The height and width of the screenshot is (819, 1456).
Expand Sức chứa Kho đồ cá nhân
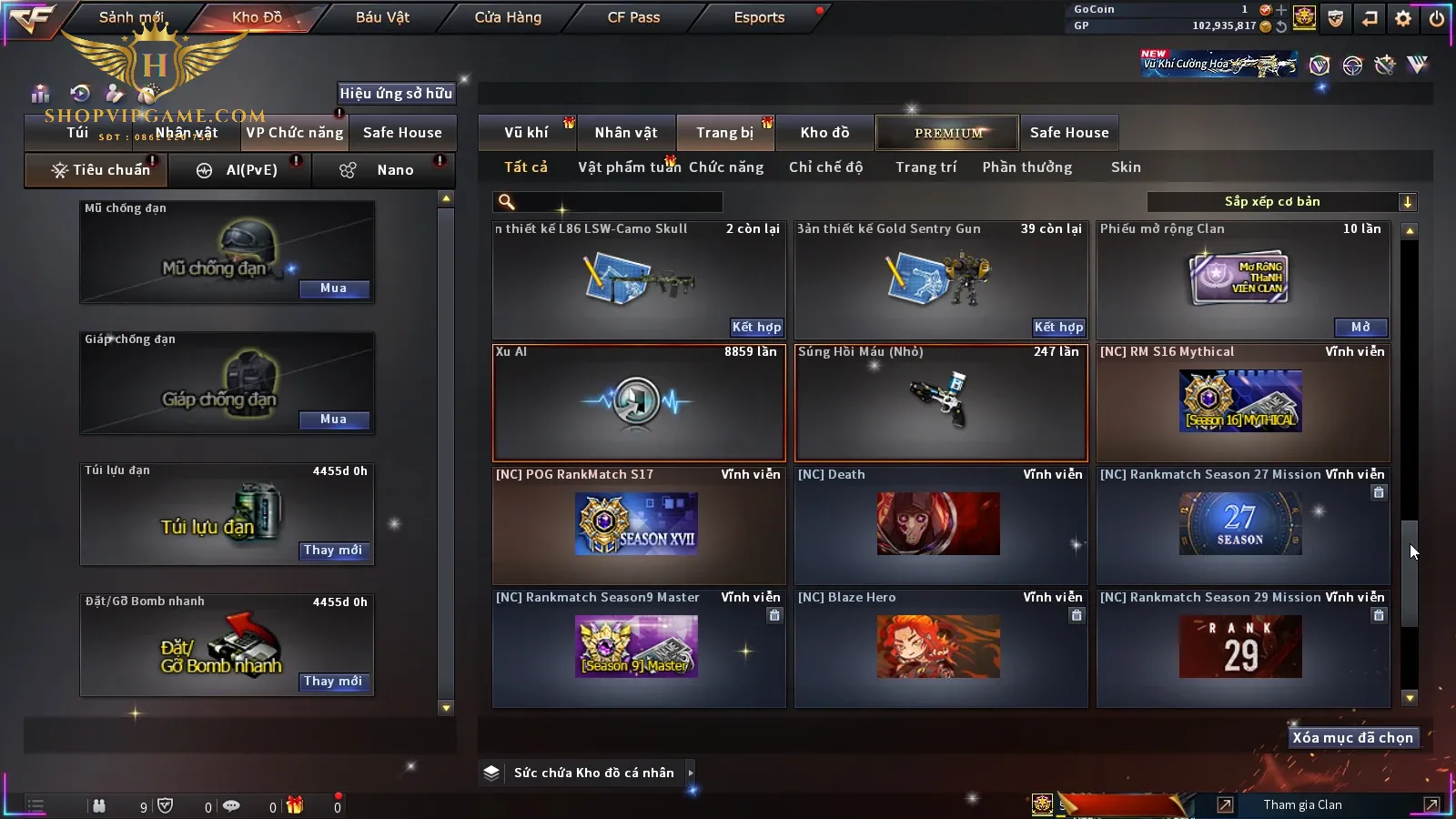point(591,773)
